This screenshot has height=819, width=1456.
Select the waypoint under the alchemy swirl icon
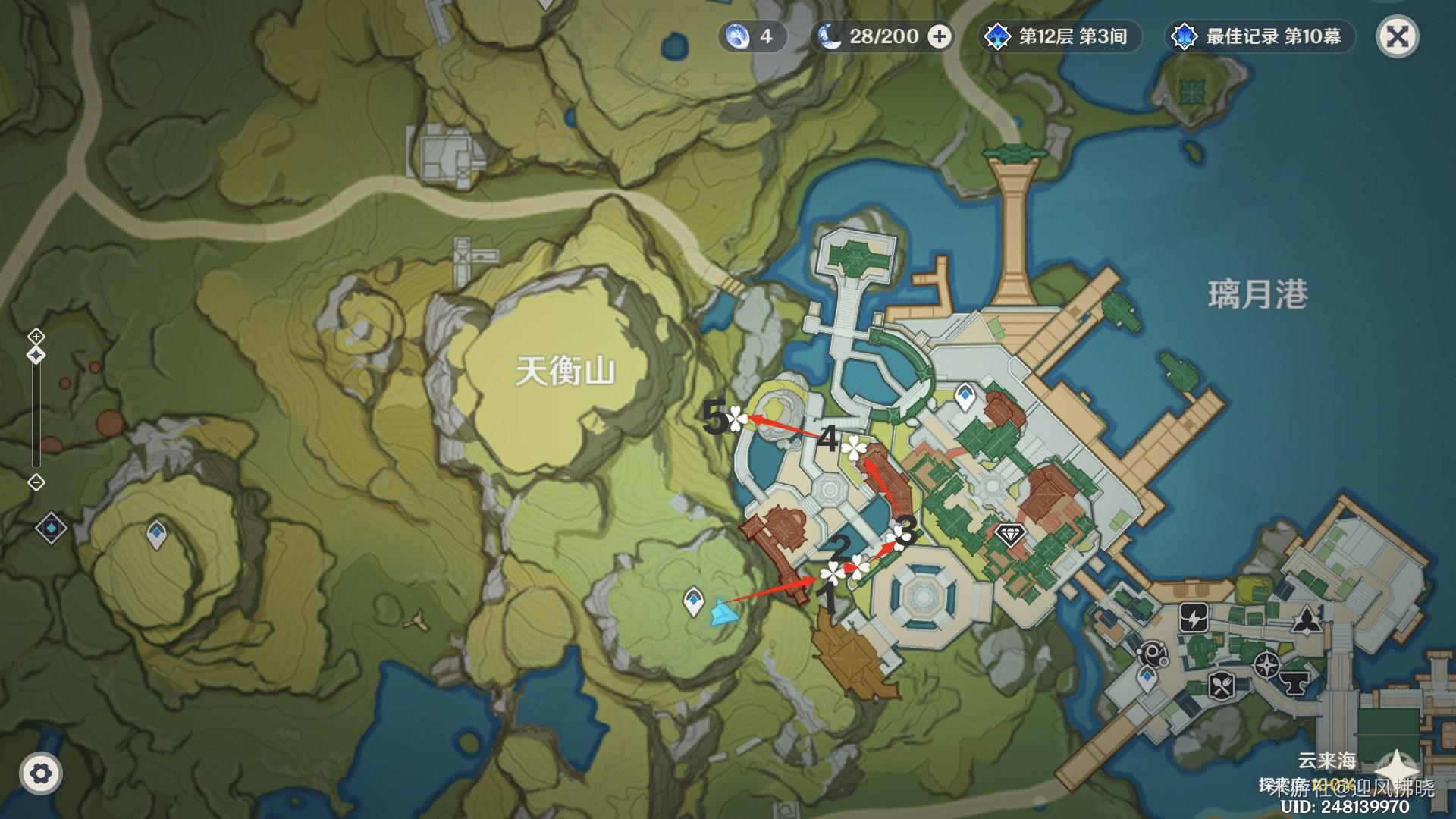click(1147, 679)
